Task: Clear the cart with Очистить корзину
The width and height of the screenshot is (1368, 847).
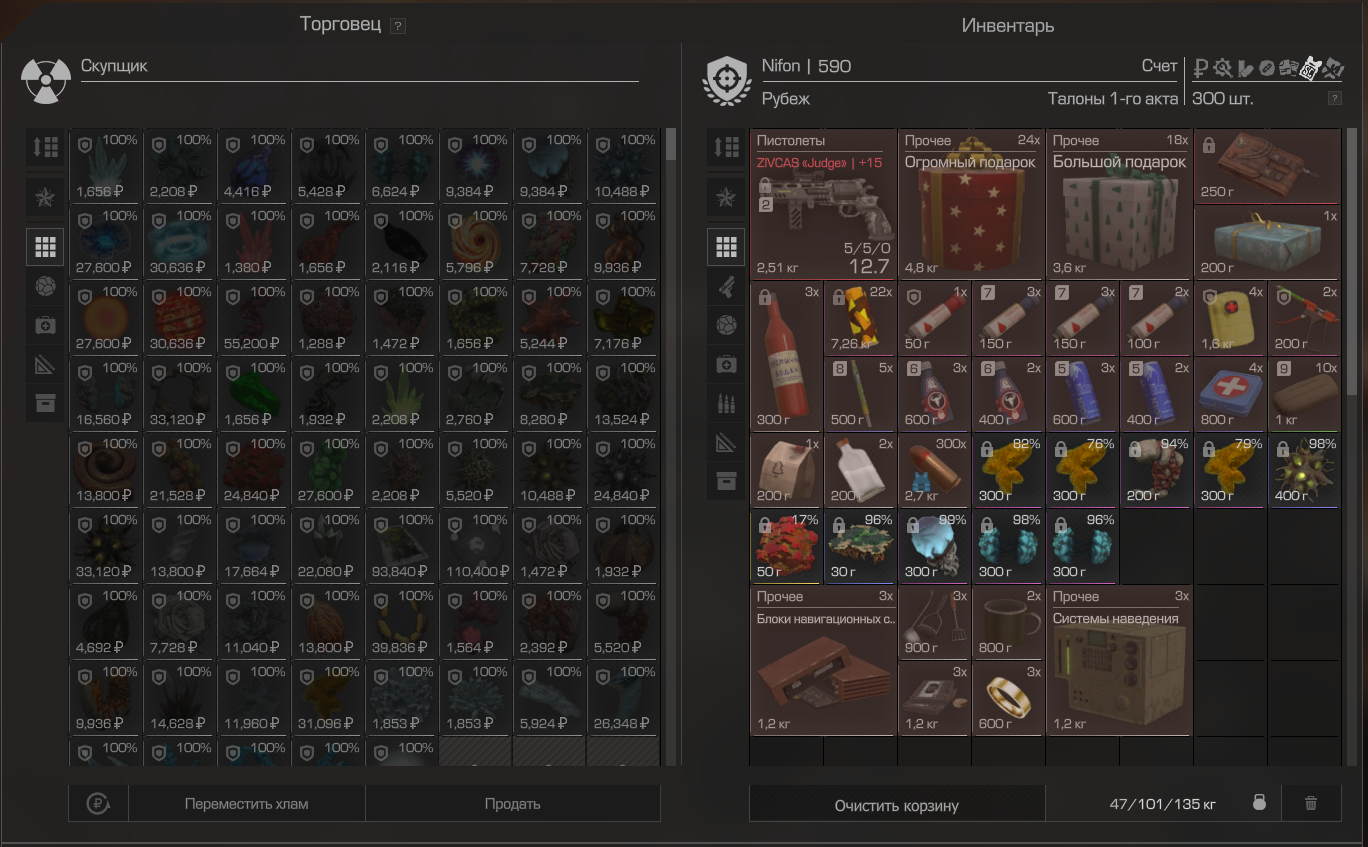Action: point(896,805)
